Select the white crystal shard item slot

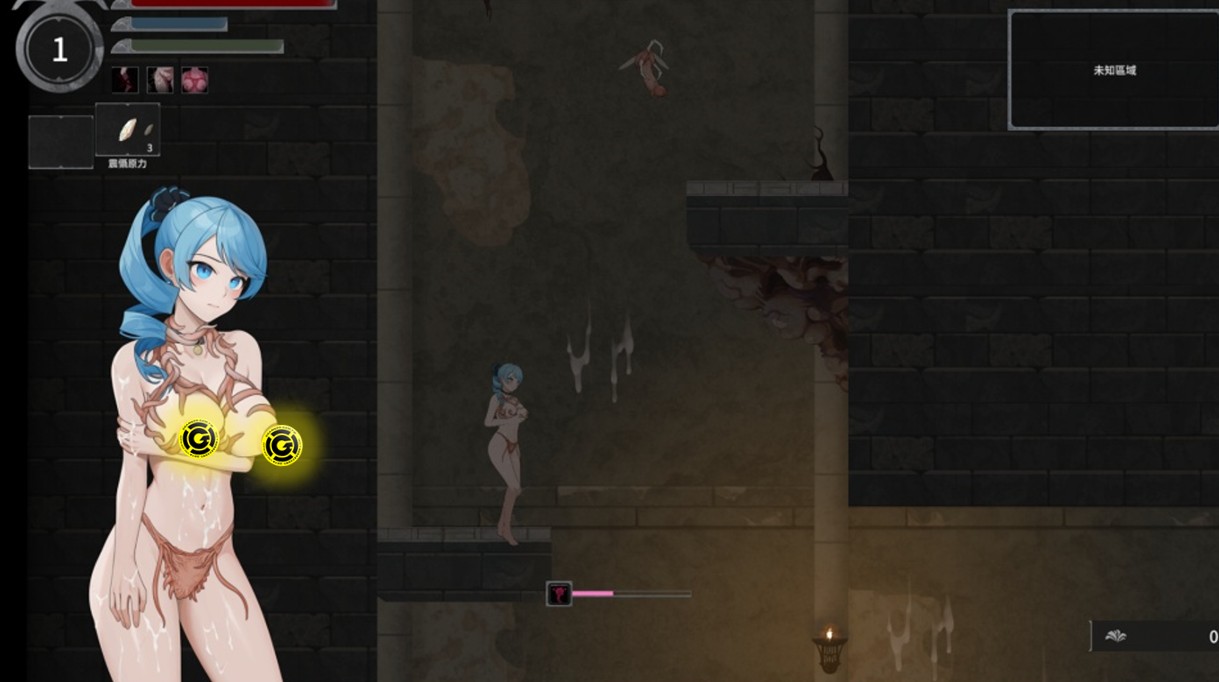click(x=128, y=130)
